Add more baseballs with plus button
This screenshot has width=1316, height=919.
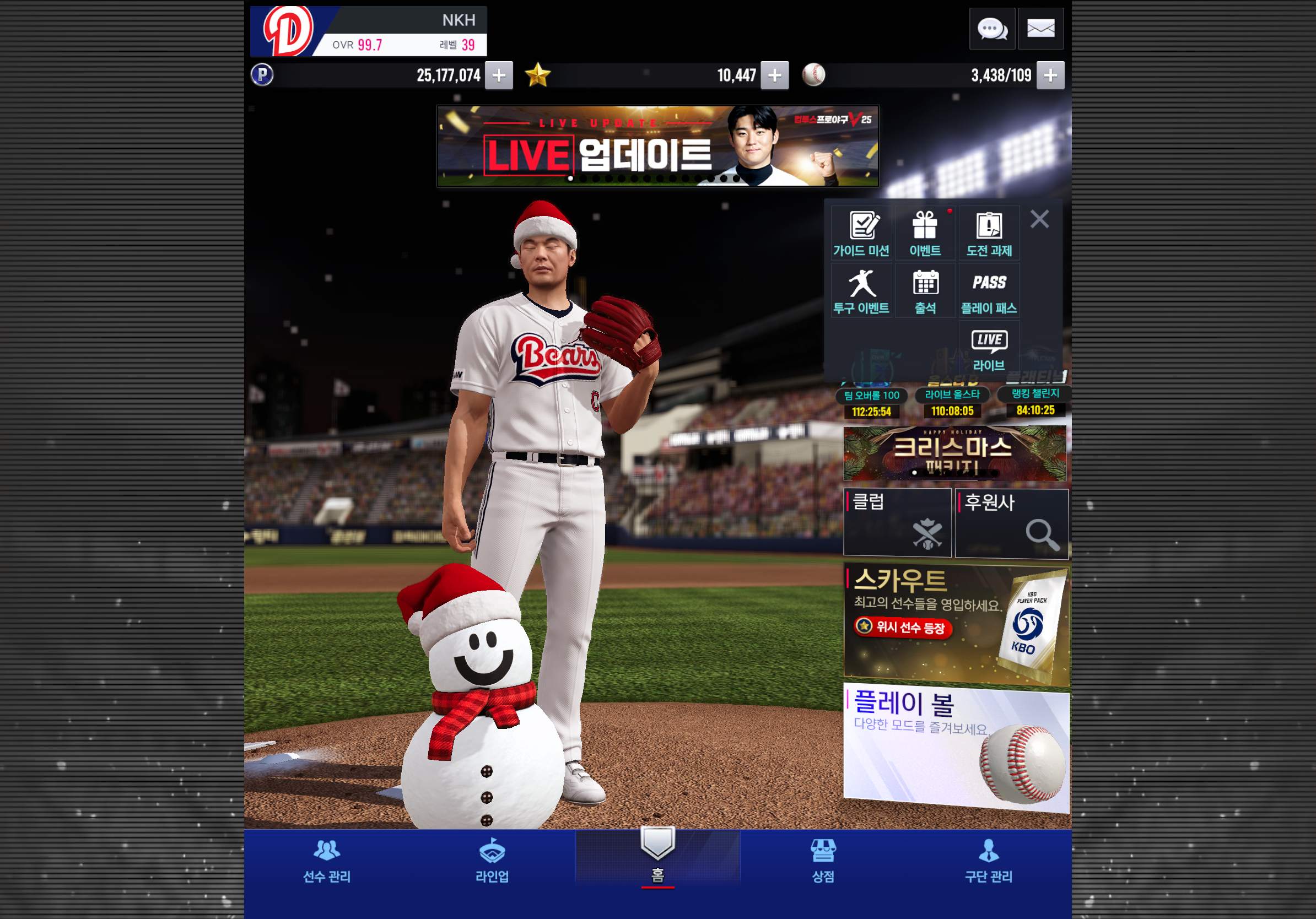[x=1050, y=75]
